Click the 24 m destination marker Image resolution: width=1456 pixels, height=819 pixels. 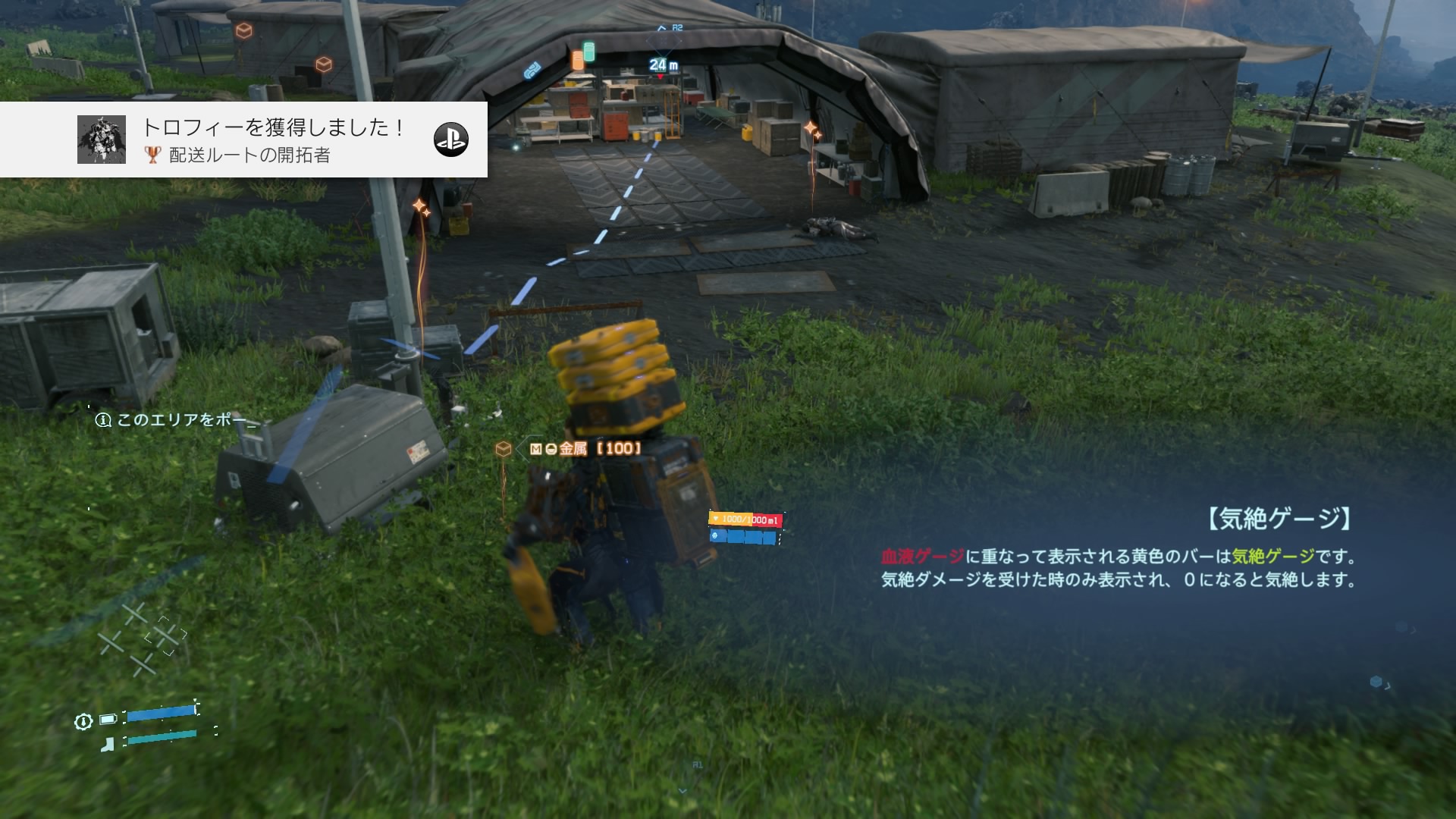(663, 65)
